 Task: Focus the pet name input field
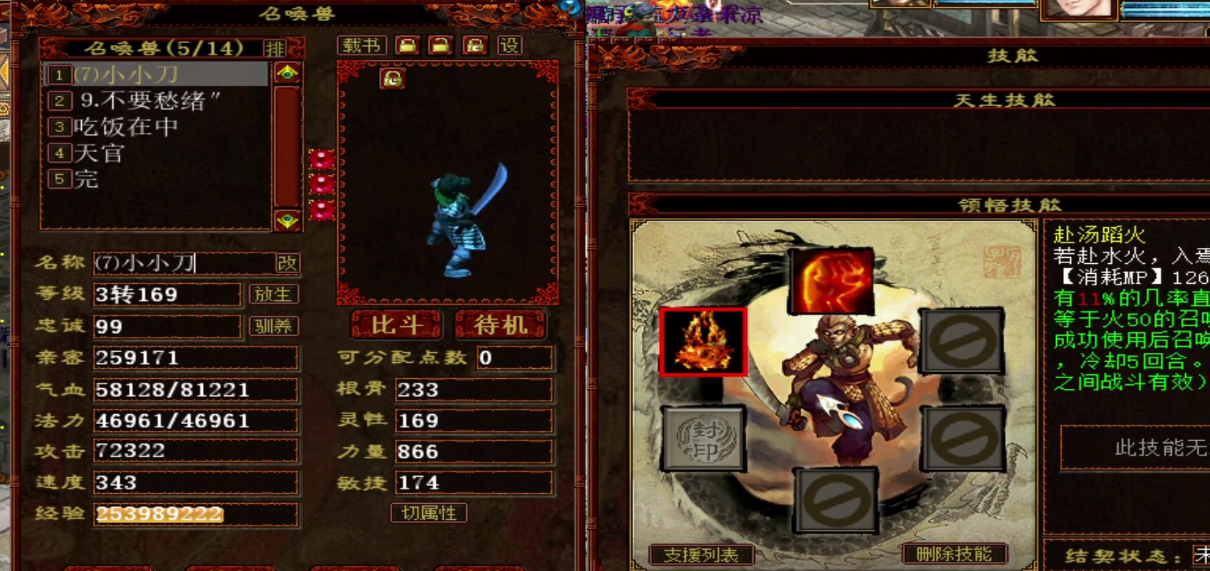[184, 263]
